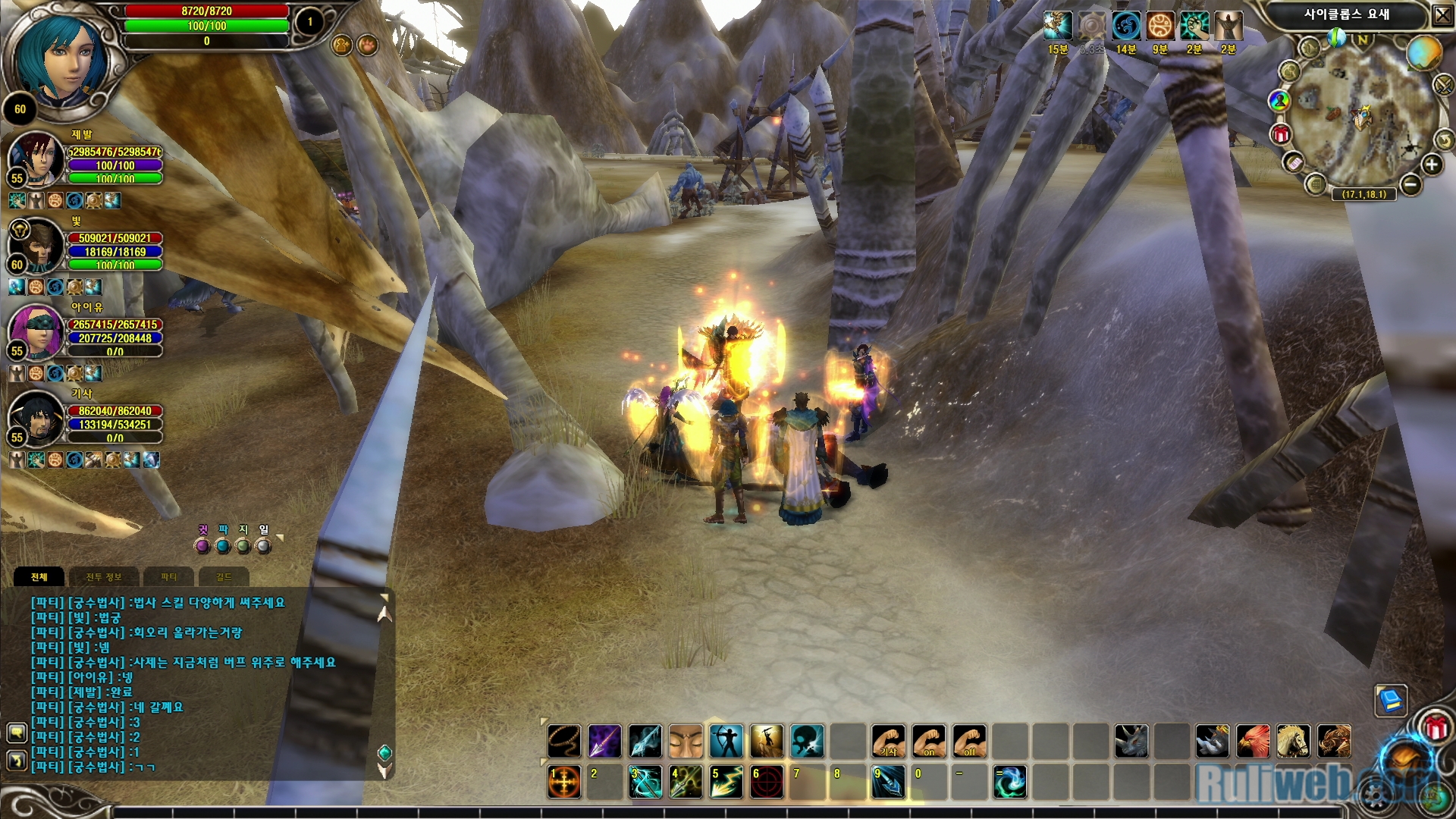Activate the orange target skill in slot 1
Viewport: 1456px width, 819px height.
tap(563, 782)
